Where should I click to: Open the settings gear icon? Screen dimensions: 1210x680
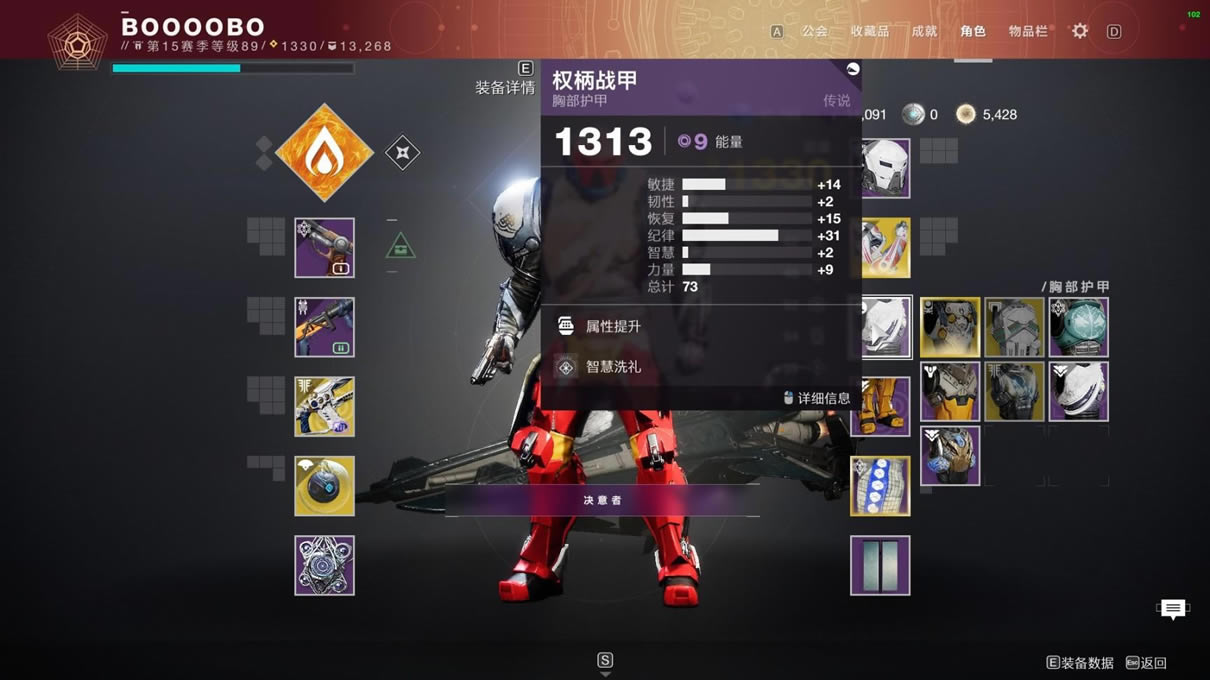(x=1080, y=31)
